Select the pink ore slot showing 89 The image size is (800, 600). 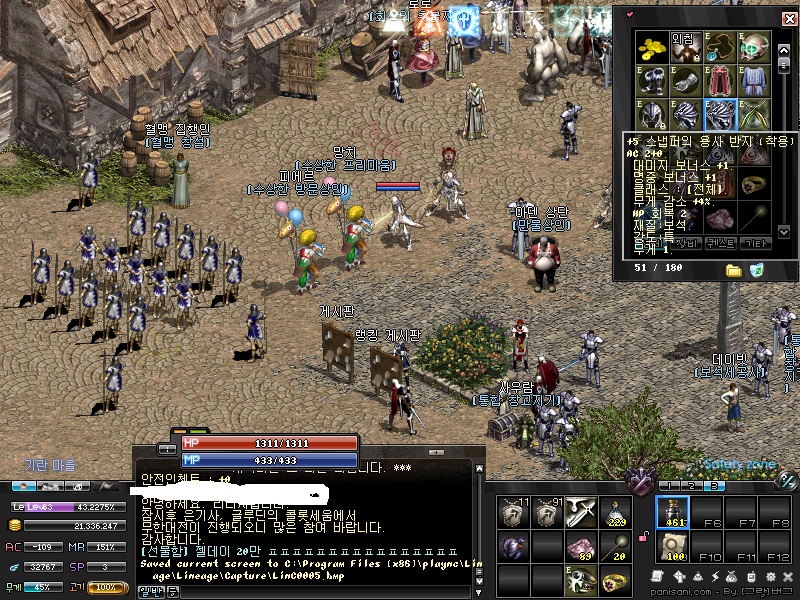coord(581,546)
